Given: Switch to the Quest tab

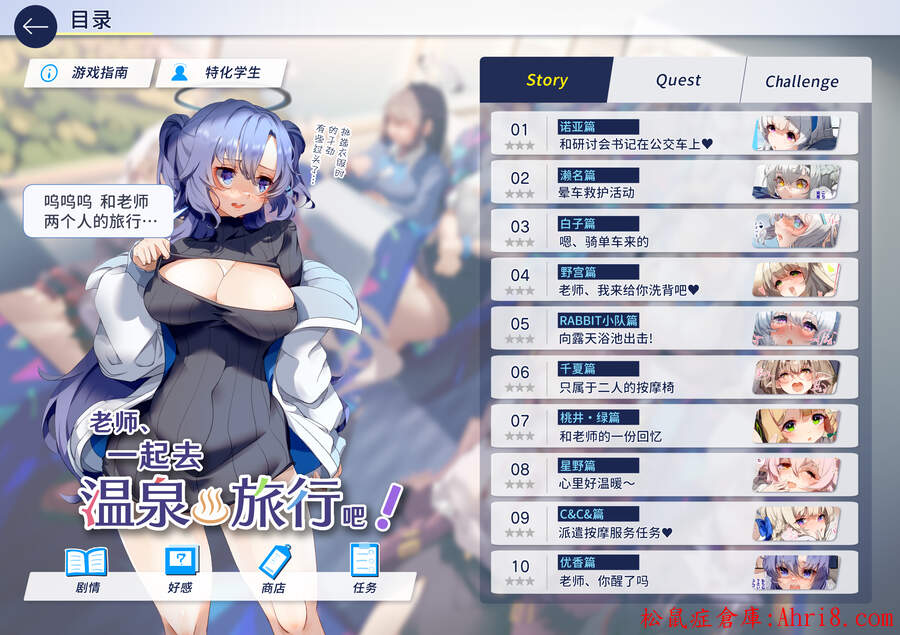Looking at the screenshot, I should tap(678, 81).
